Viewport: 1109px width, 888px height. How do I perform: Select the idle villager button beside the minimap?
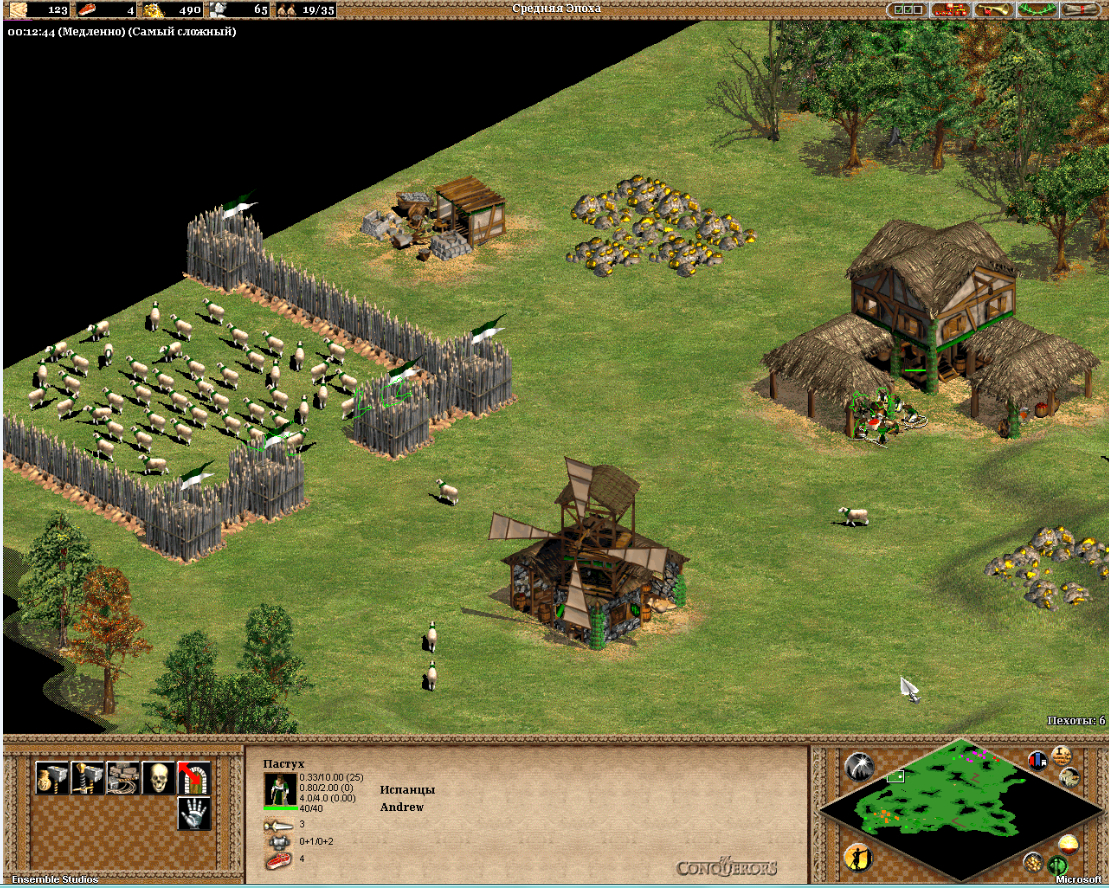[857, 857]
